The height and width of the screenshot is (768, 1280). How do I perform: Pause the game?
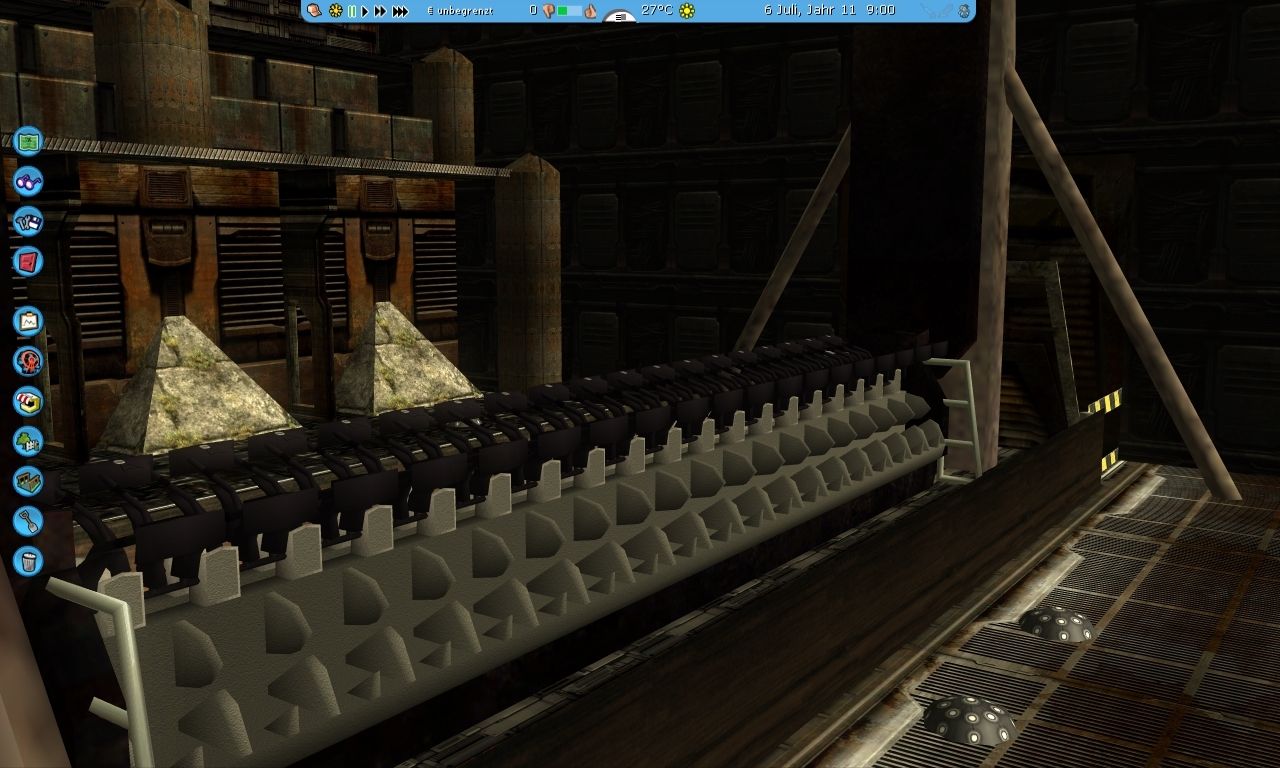(352, 11)
